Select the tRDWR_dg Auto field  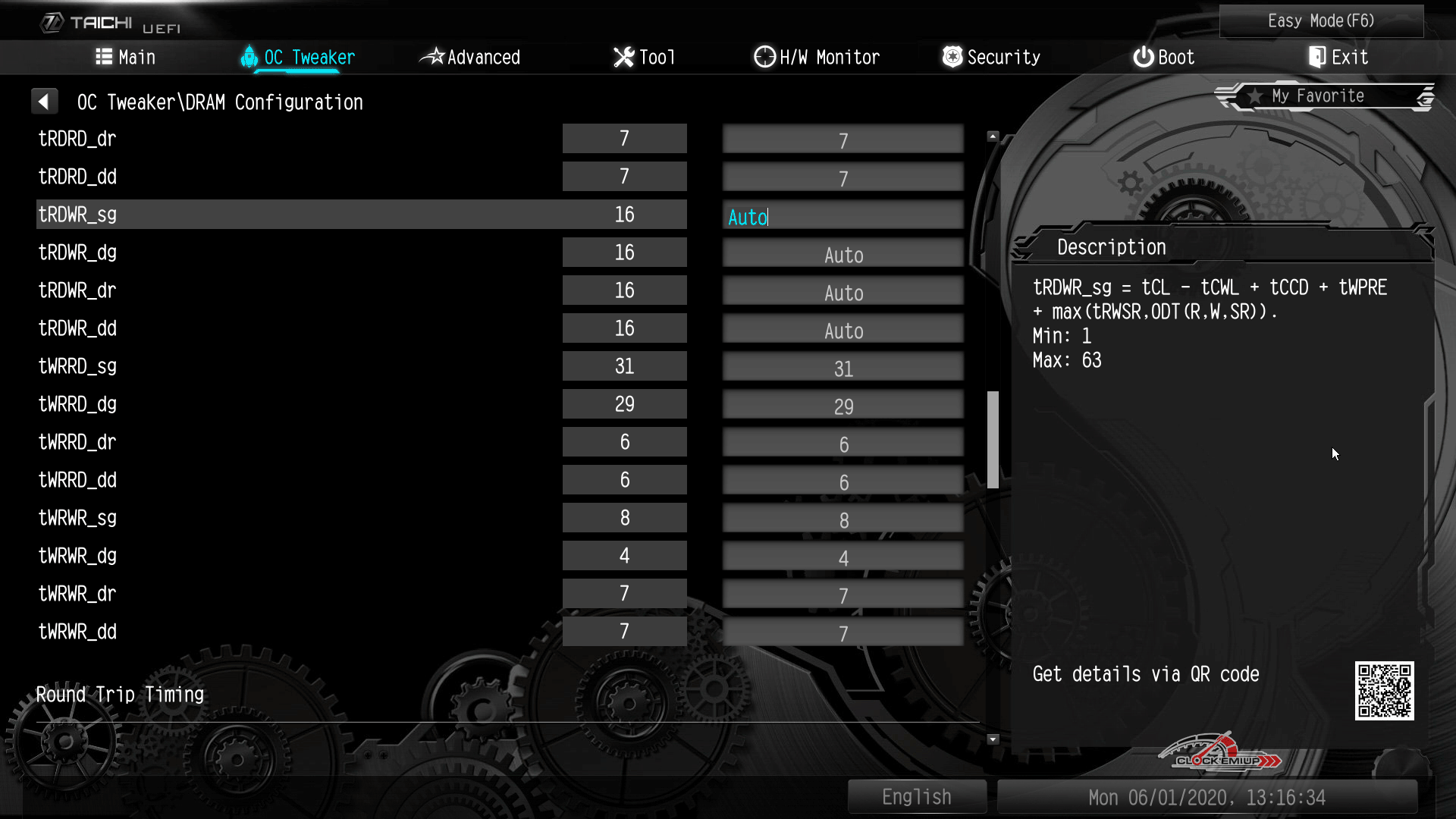coord(843,255)
